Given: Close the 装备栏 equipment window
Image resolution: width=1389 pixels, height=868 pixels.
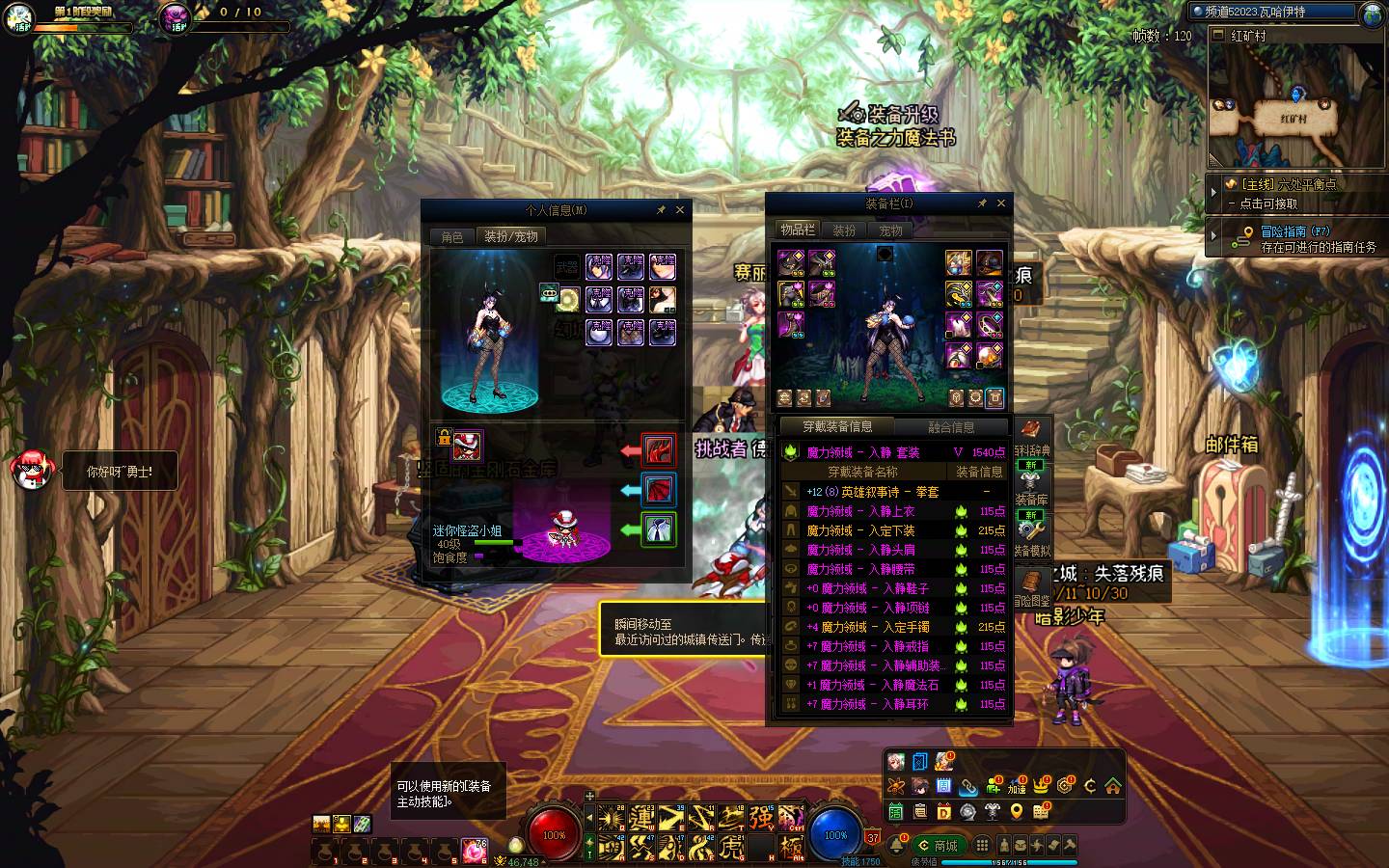Looking at the screenshot, I should coord(1001,203).
